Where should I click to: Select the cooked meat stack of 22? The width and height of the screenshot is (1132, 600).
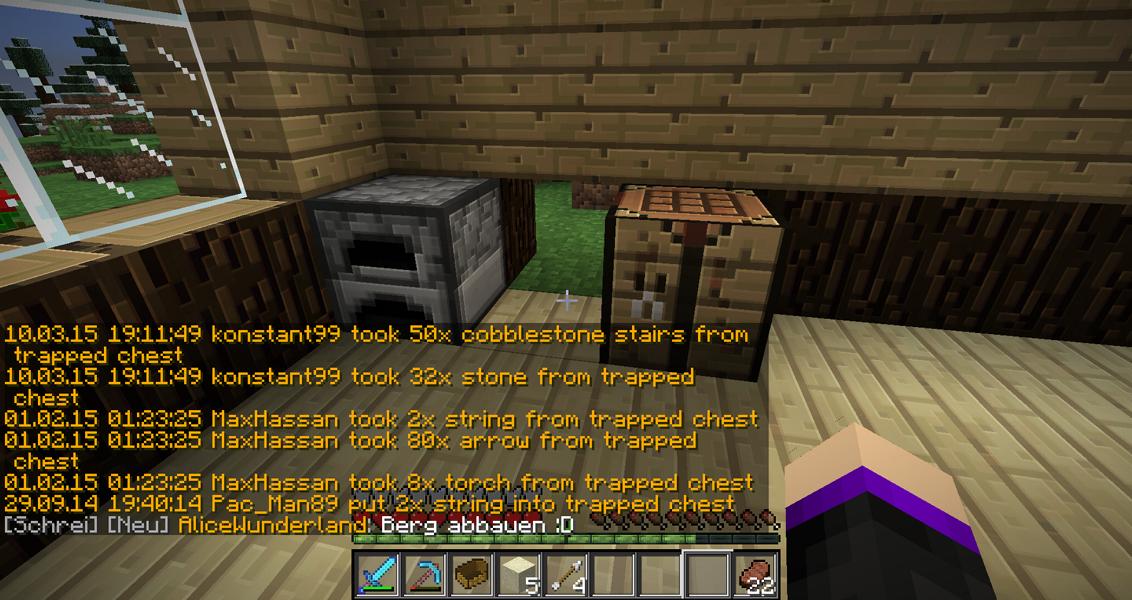(755, 574)
